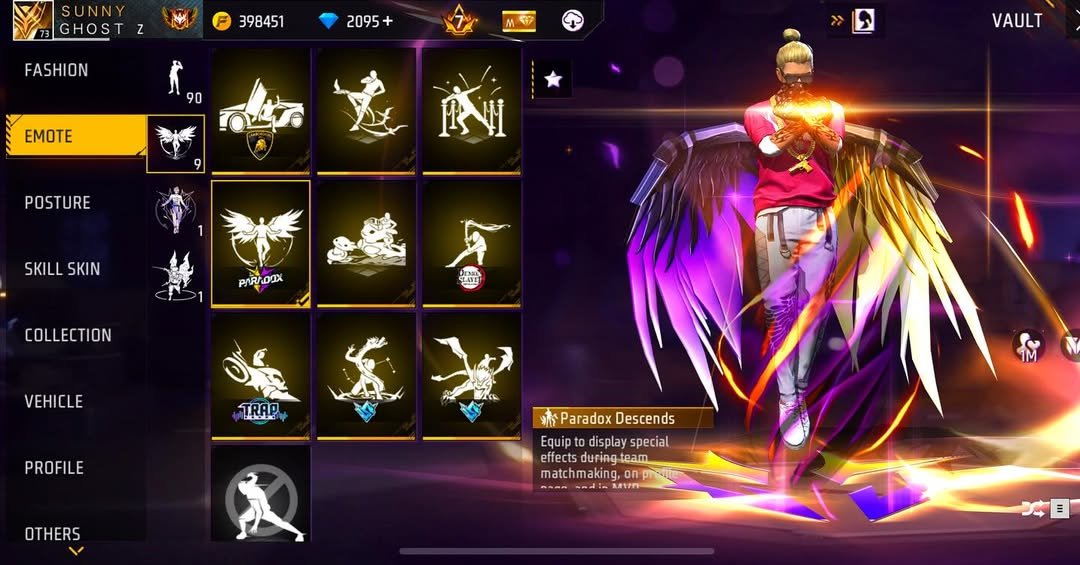Choose the Paradox winged emote tile
The width and height of the screenshot is (1080, 565).
pos(261,243)
